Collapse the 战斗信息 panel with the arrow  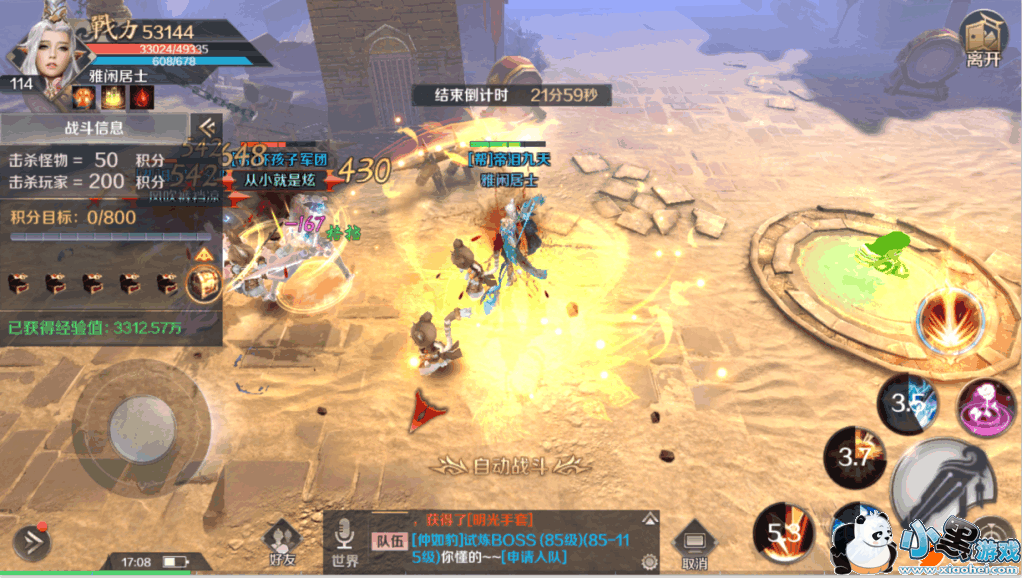click(x=206, y=127)
